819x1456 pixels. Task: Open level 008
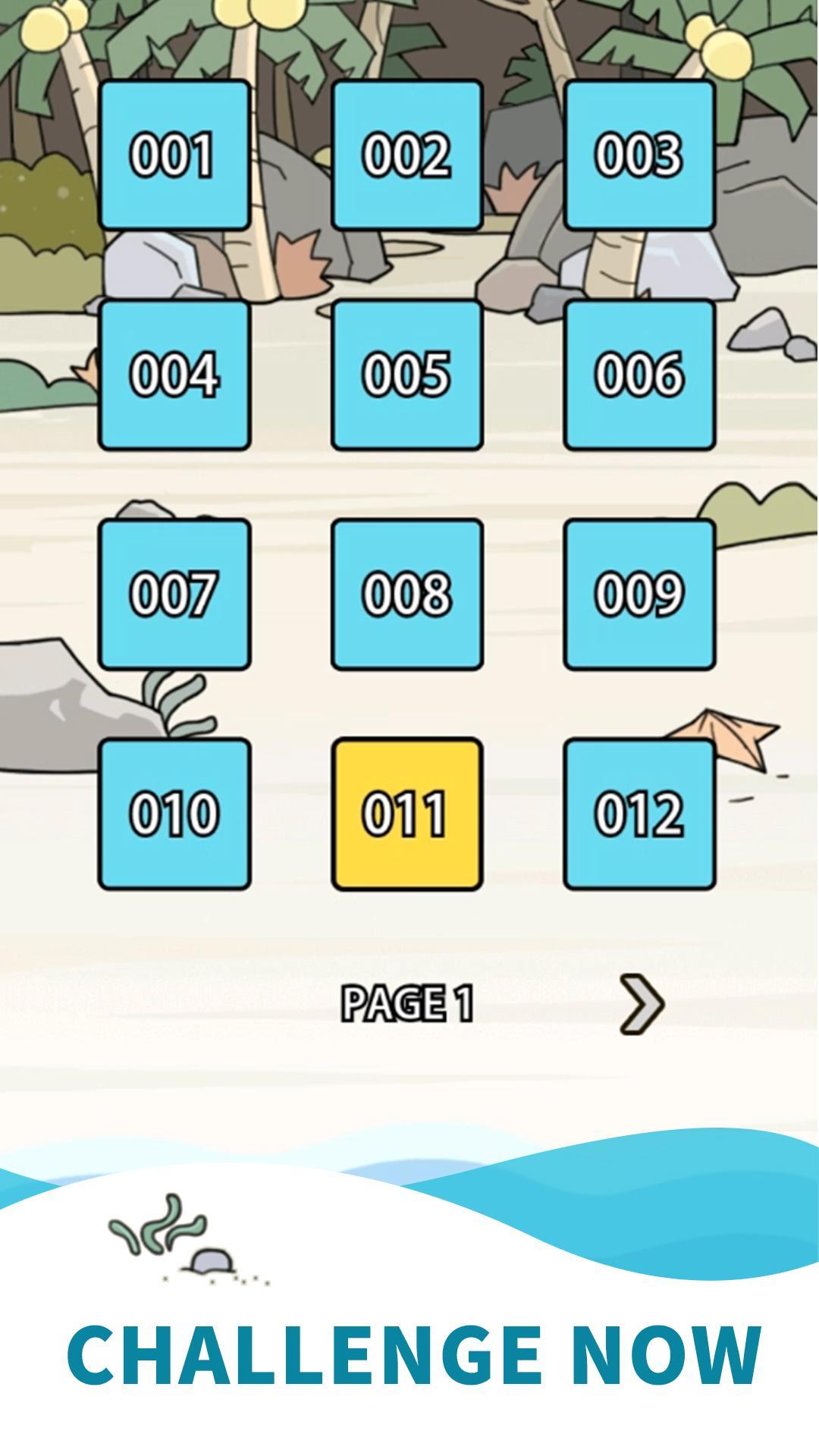click(407, 594)
